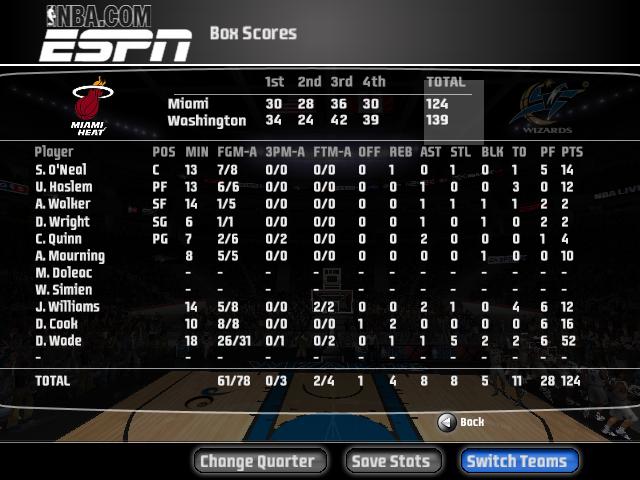
Task: Select D. Wade's stat row
Action: 58,341
